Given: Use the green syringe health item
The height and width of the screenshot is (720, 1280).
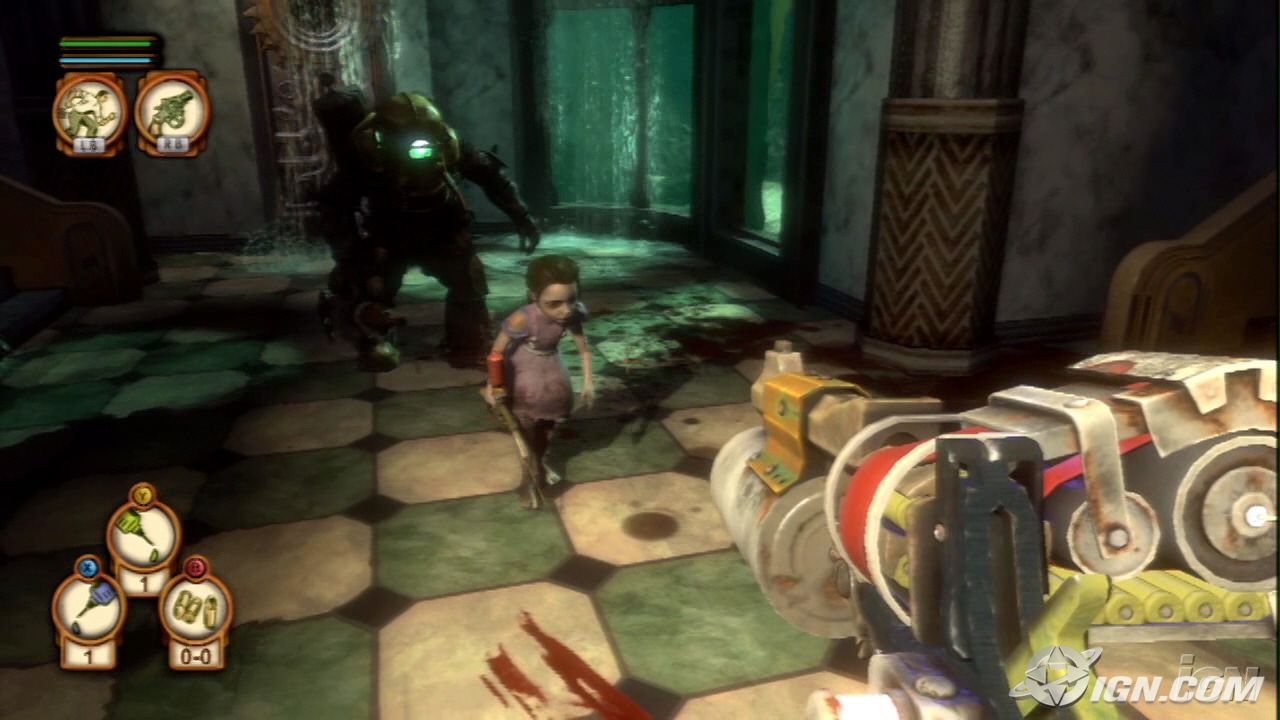Looking at the screenshot, I should 143,535.
